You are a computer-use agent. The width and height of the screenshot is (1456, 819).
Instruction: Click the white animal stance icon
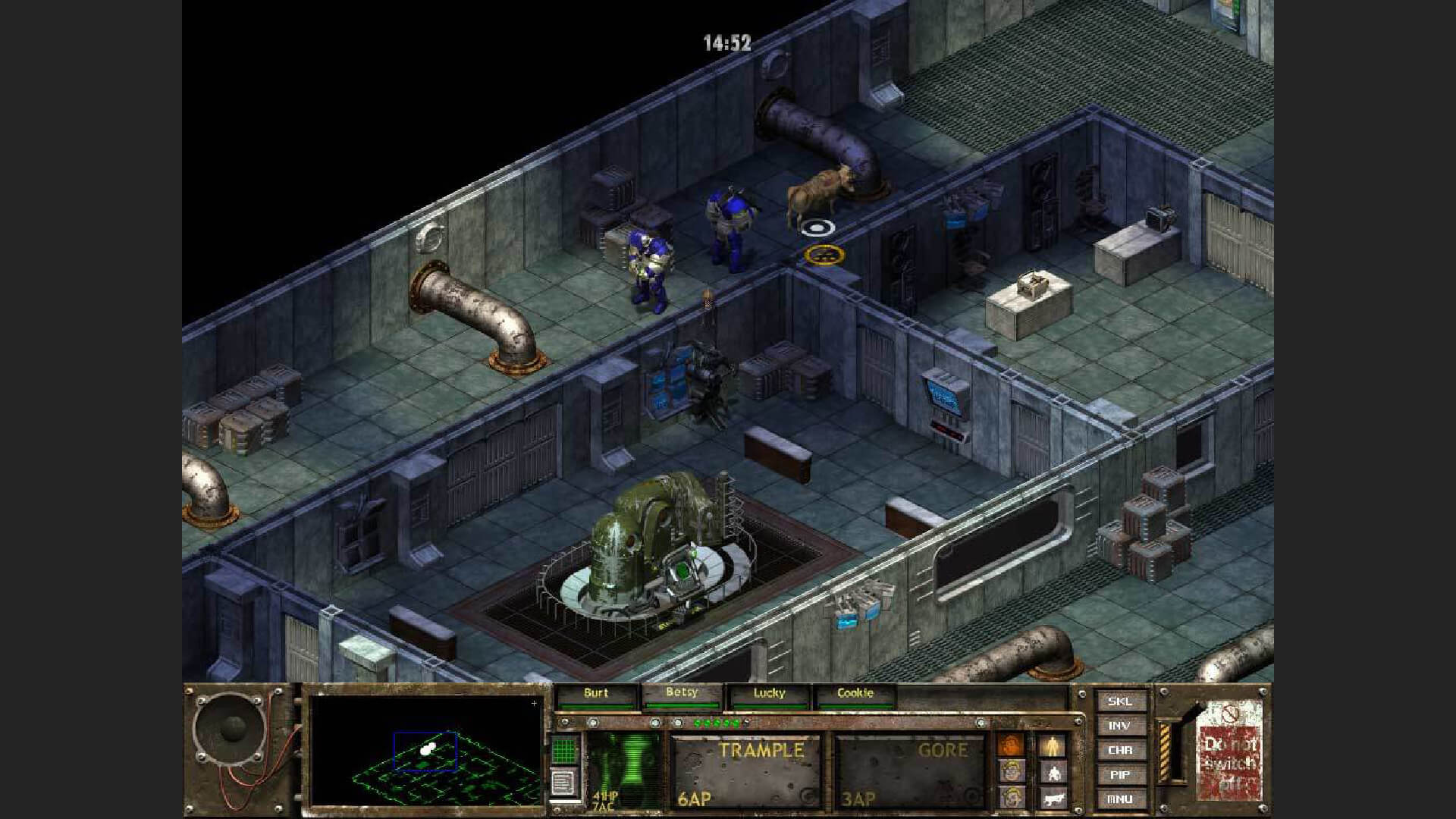tap(1054, 799)
